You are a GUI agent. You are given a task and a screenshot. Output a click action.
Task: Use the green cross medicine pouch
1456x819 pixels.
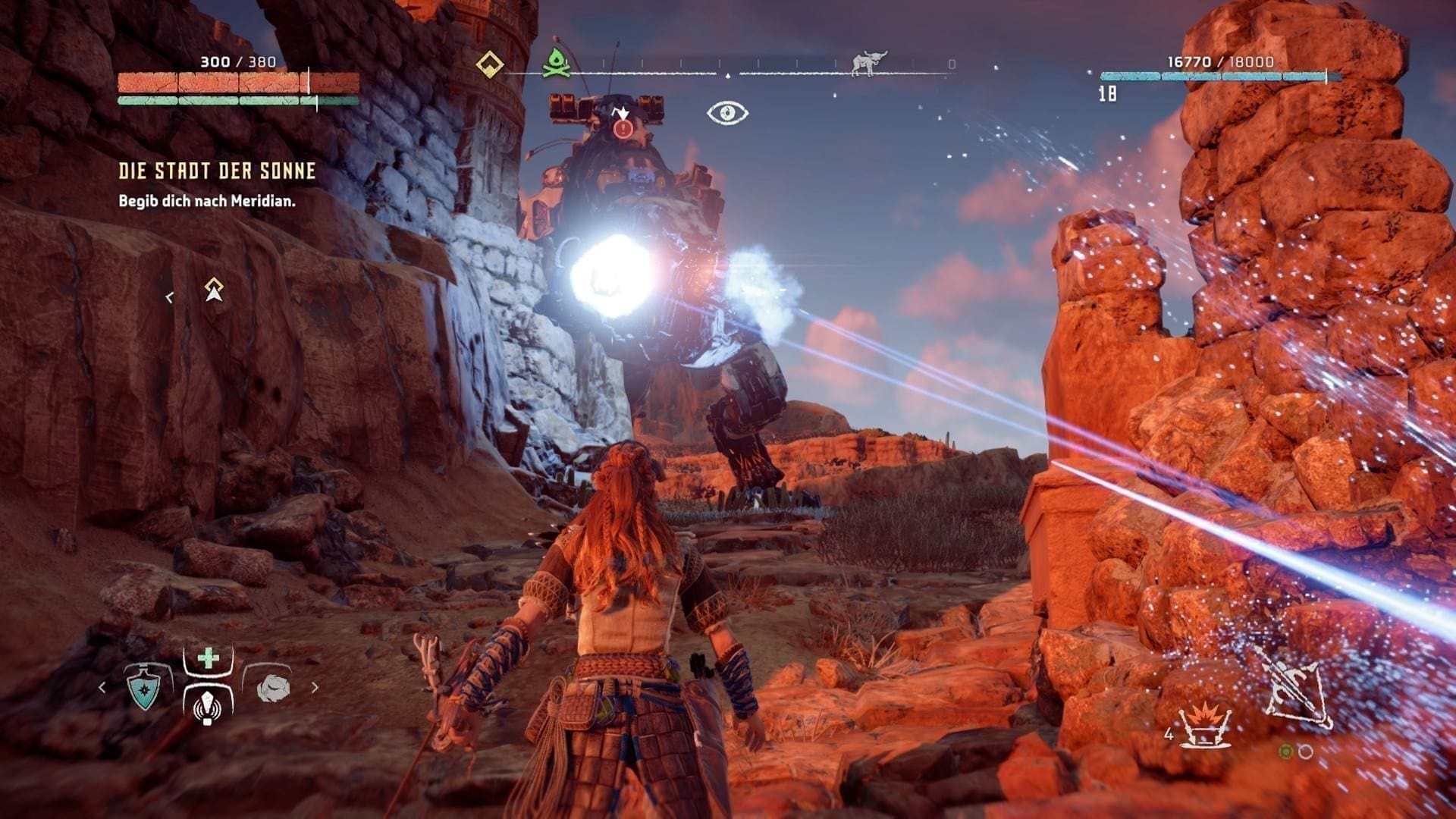click(208, 658)
